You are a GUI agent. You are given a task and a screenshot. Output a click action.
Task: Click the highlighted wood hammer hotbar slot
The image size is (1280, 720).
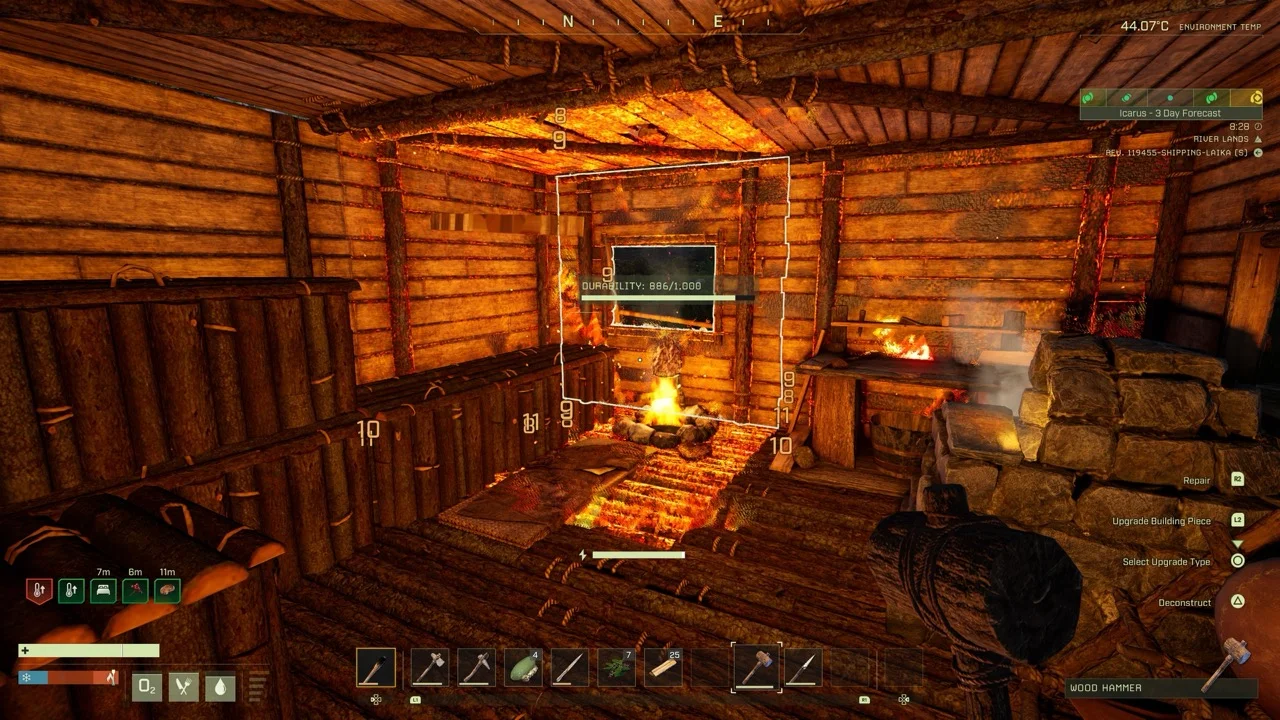point(756,667)
